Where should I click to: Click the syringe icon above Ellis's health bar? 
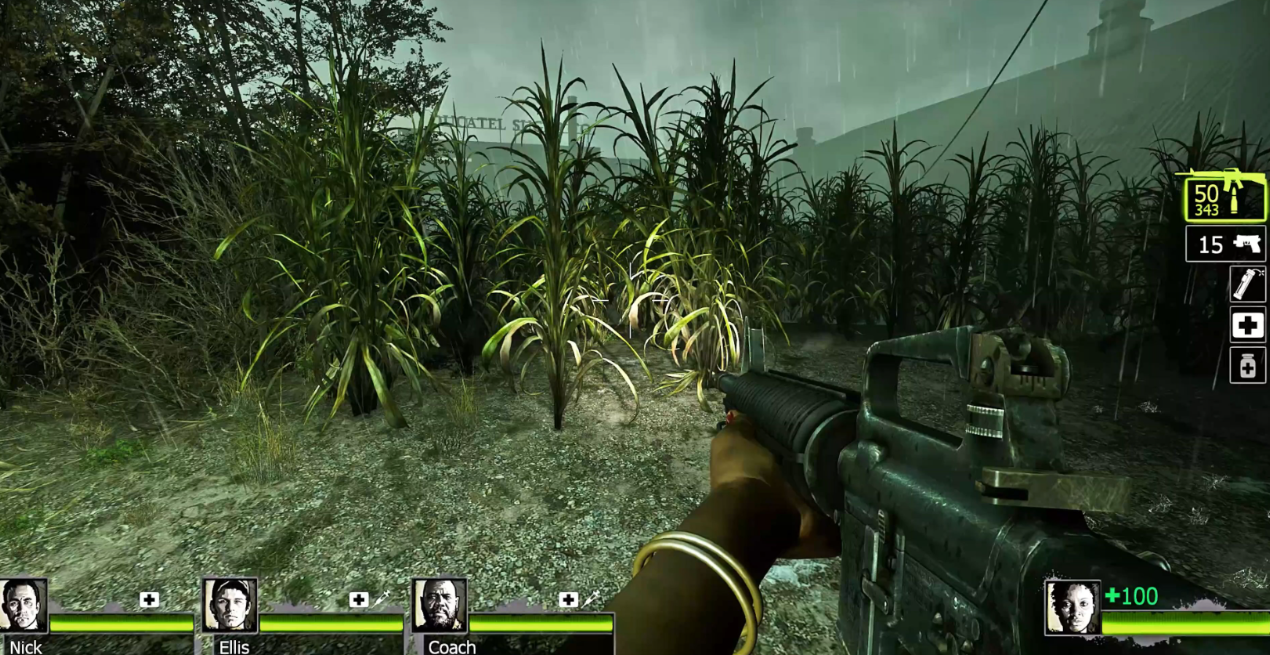(x=380, y=599)
